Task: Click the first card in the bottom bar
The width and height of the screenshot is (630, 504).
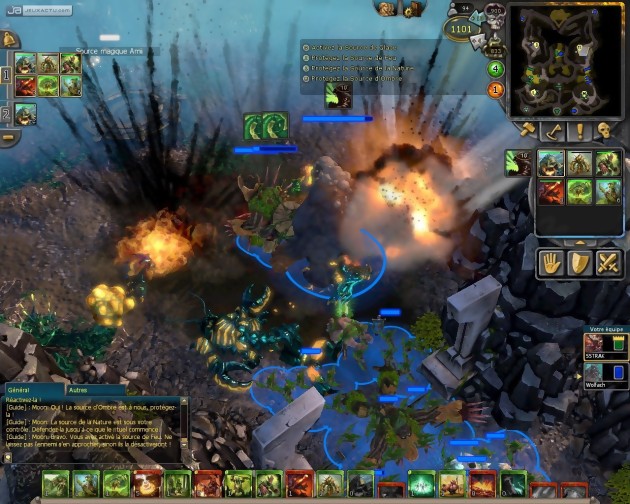Action: (x=56, y=485)
